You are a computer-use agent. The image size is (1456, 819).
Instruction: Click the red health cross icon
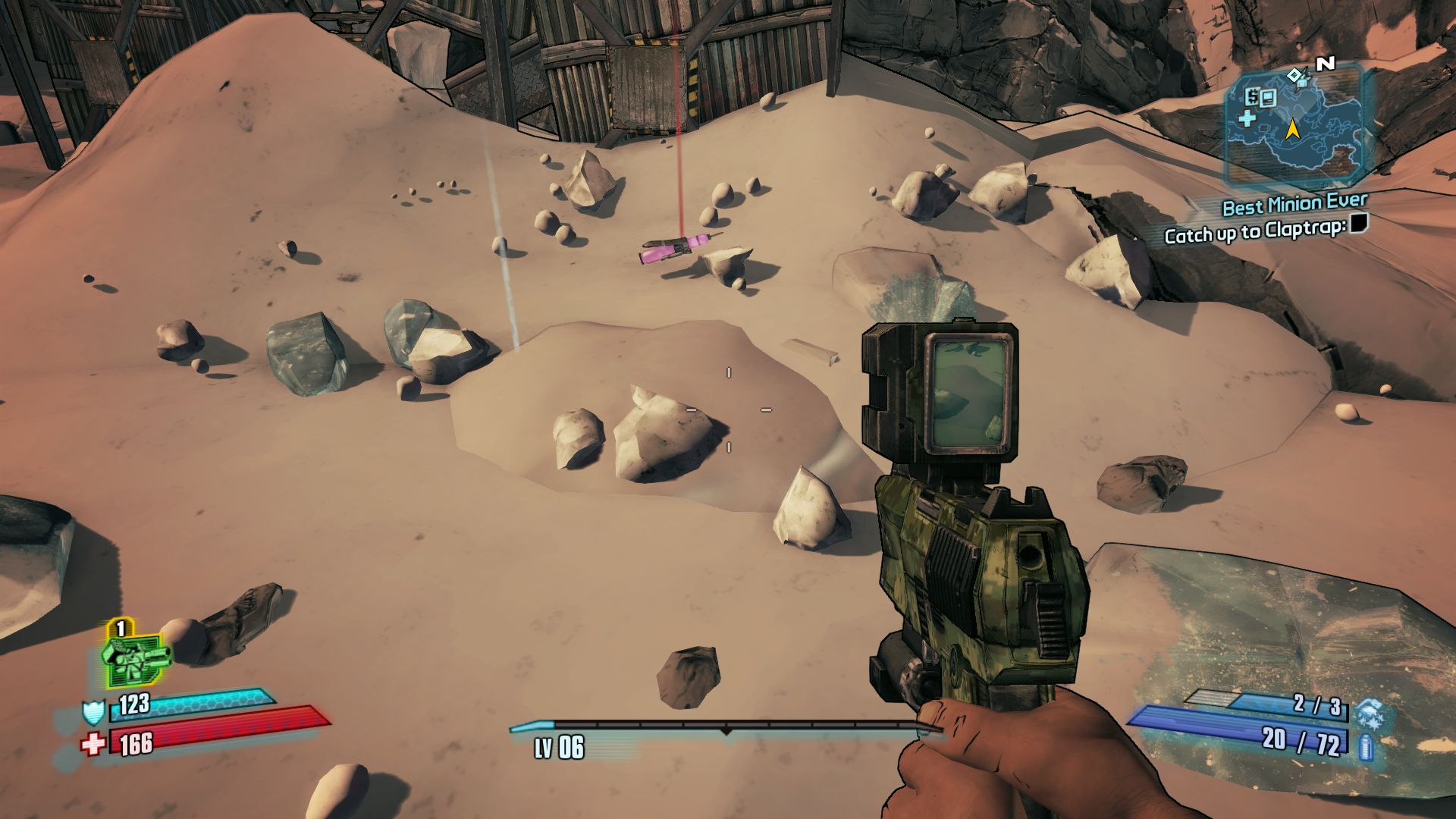coord(93,743)
